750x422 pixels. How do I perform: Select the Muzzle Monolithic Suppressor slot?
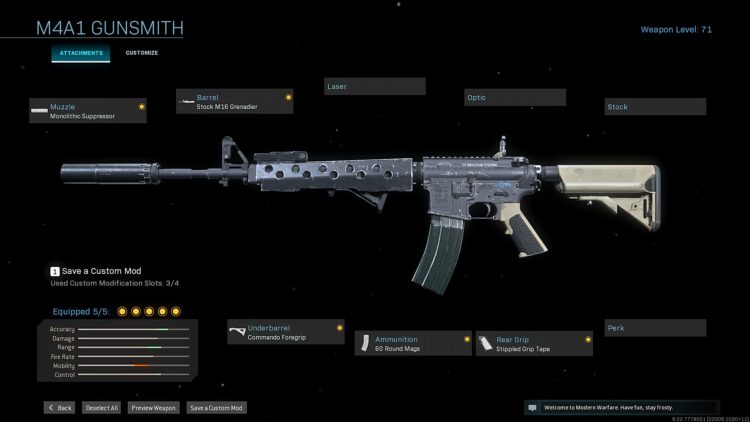click(x=88, y=111)
